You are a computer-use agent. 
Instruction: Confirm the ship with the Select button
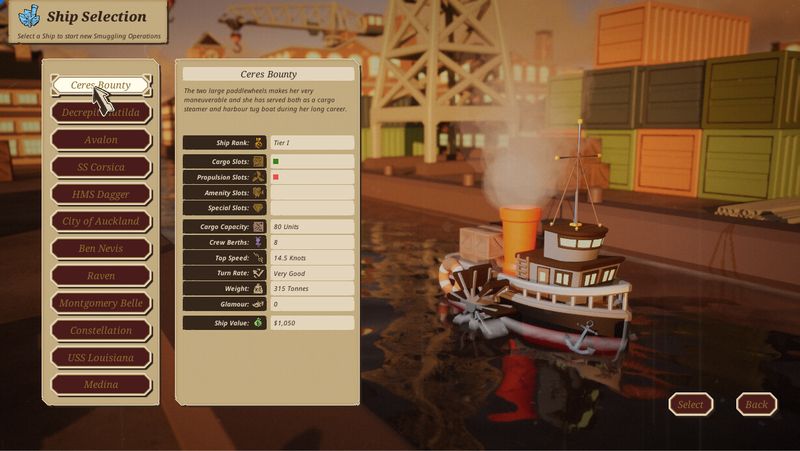coord(690,404)
